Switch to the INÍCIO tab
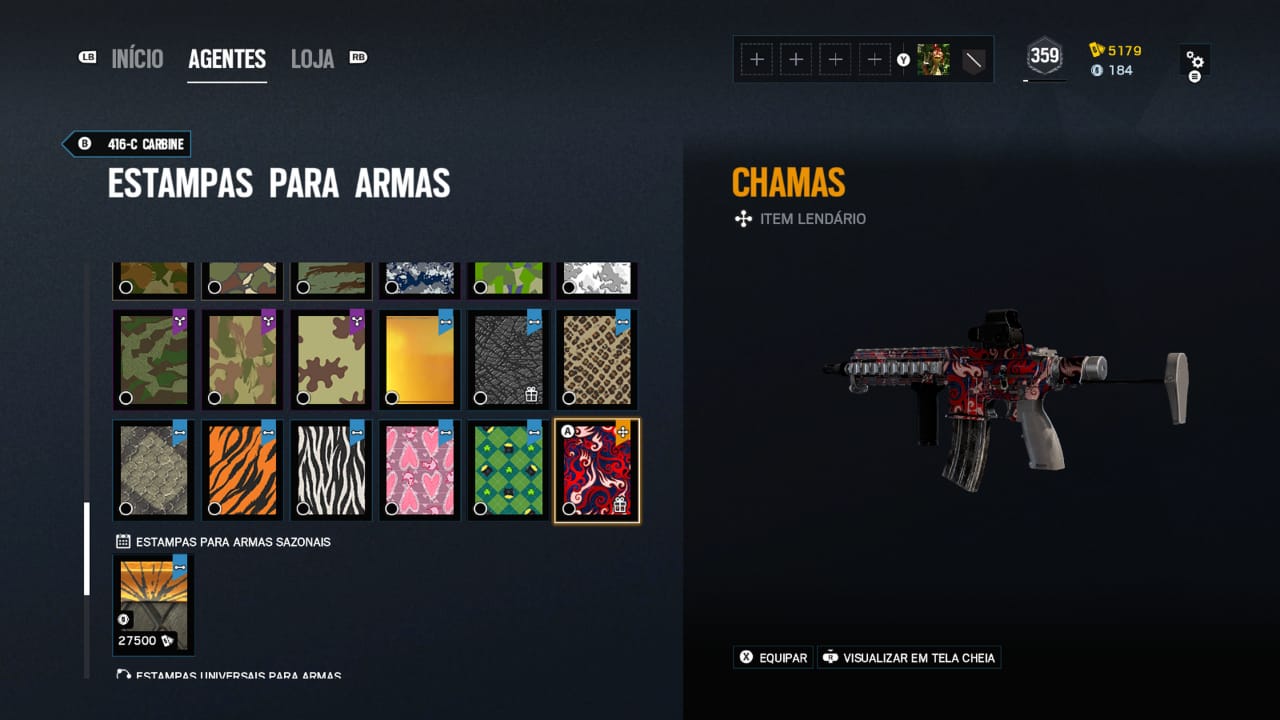 [x=137, y=58]
